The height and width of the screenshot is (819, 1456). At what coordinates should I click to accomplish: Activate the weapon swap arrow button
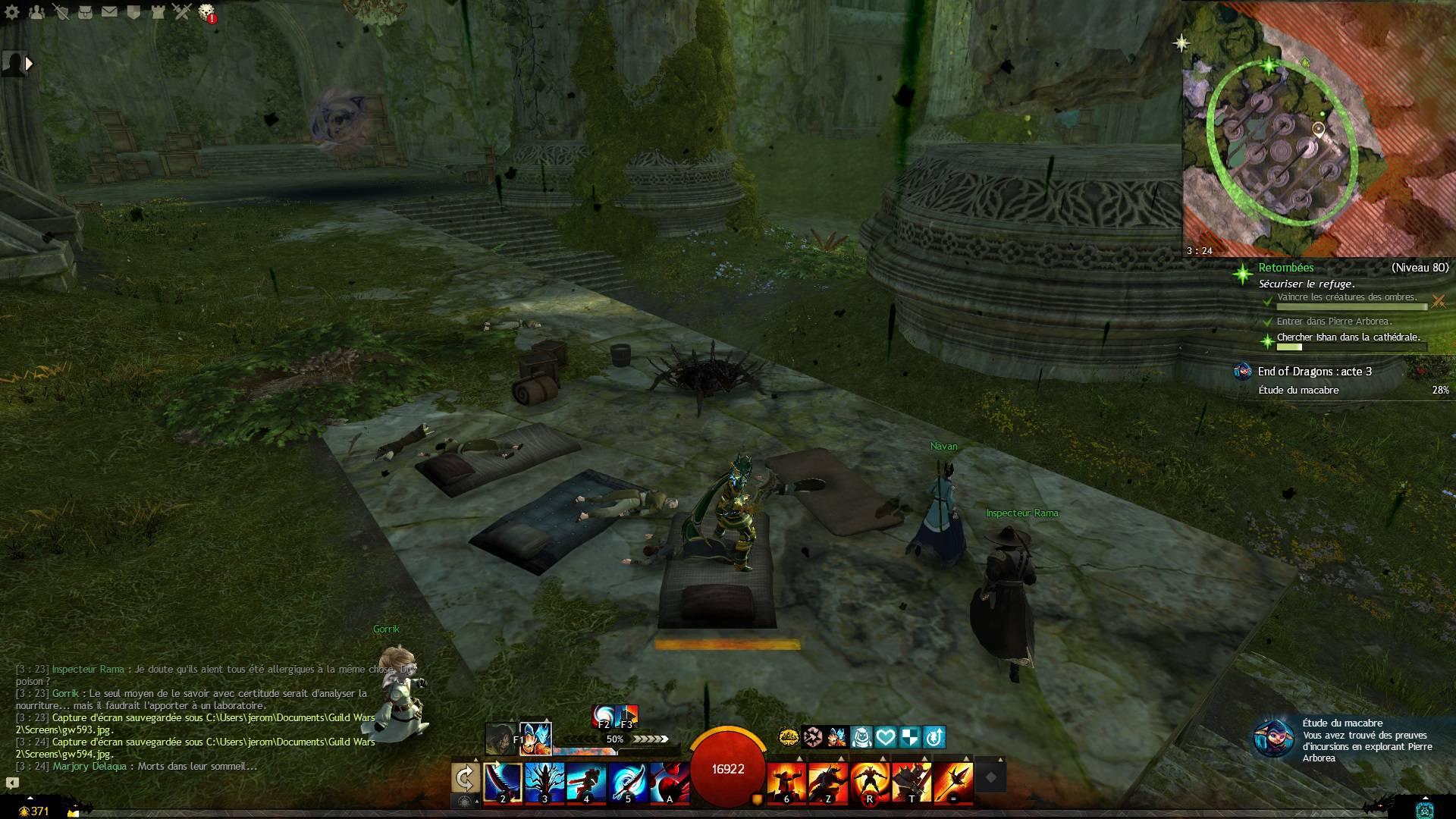(465, 778)
